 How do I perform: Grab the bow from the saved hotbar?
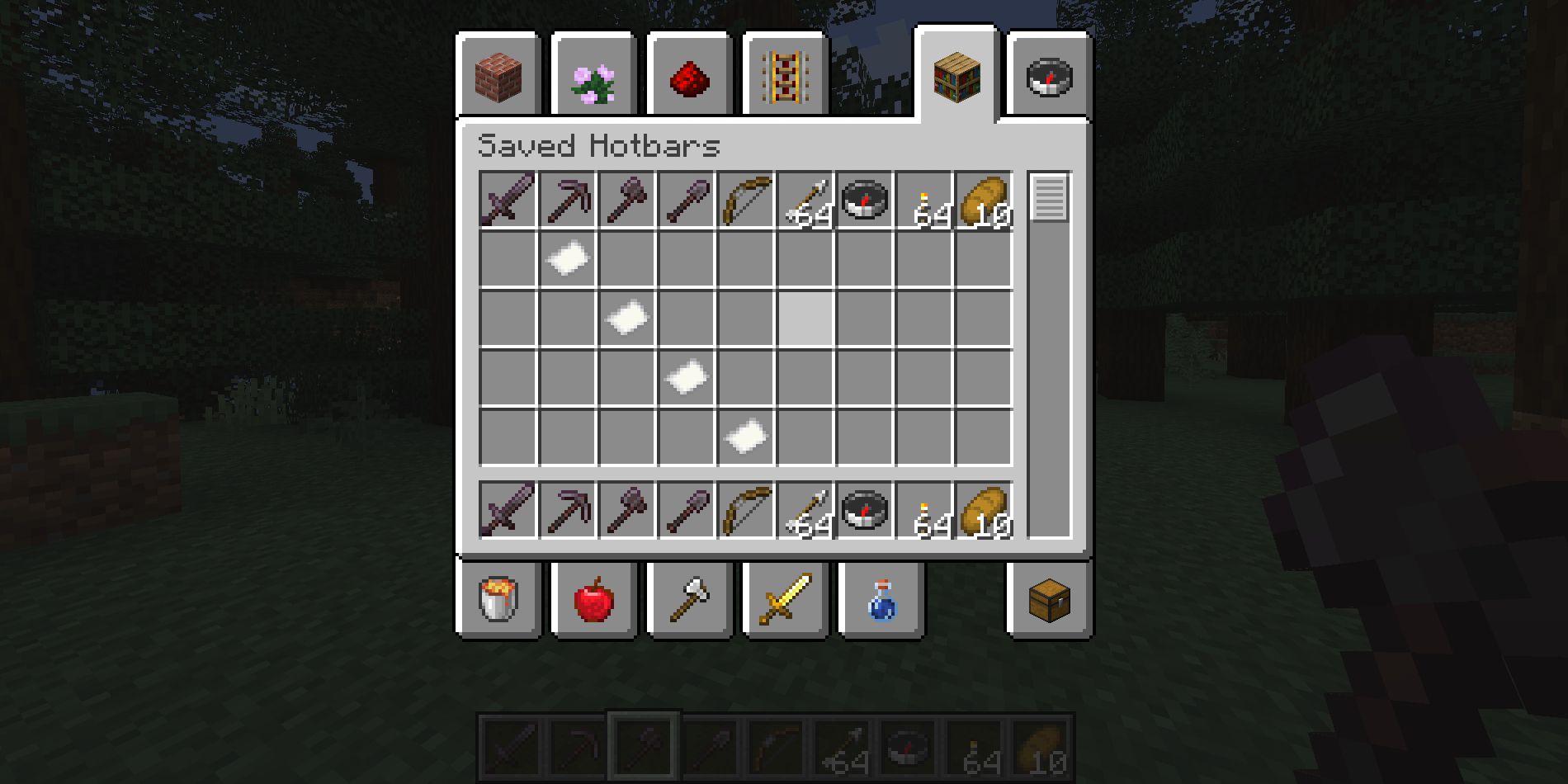(748, 202)
